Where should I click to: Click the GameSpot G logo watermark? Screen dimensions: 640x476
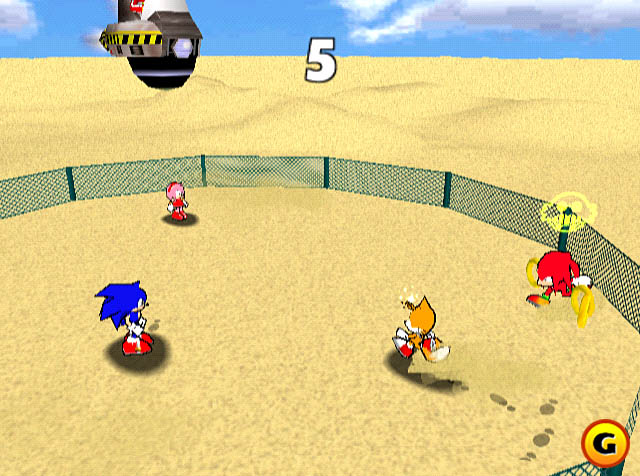point(604,444)
